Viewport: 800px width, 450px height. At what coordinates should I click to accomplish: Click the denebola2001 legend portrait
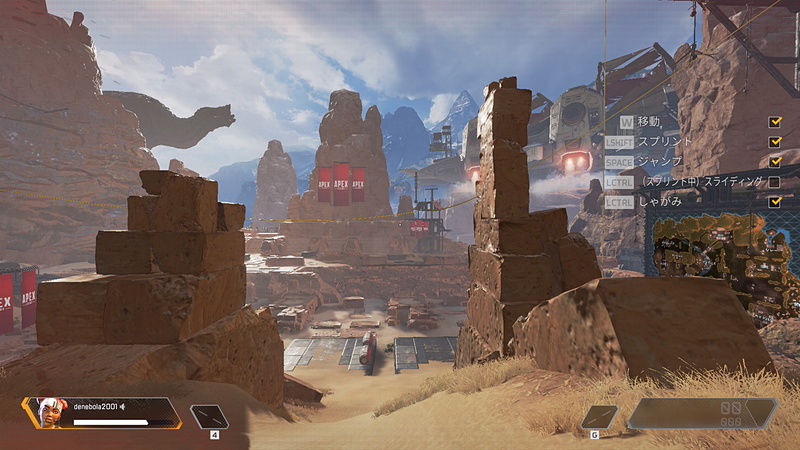point(46,411)
